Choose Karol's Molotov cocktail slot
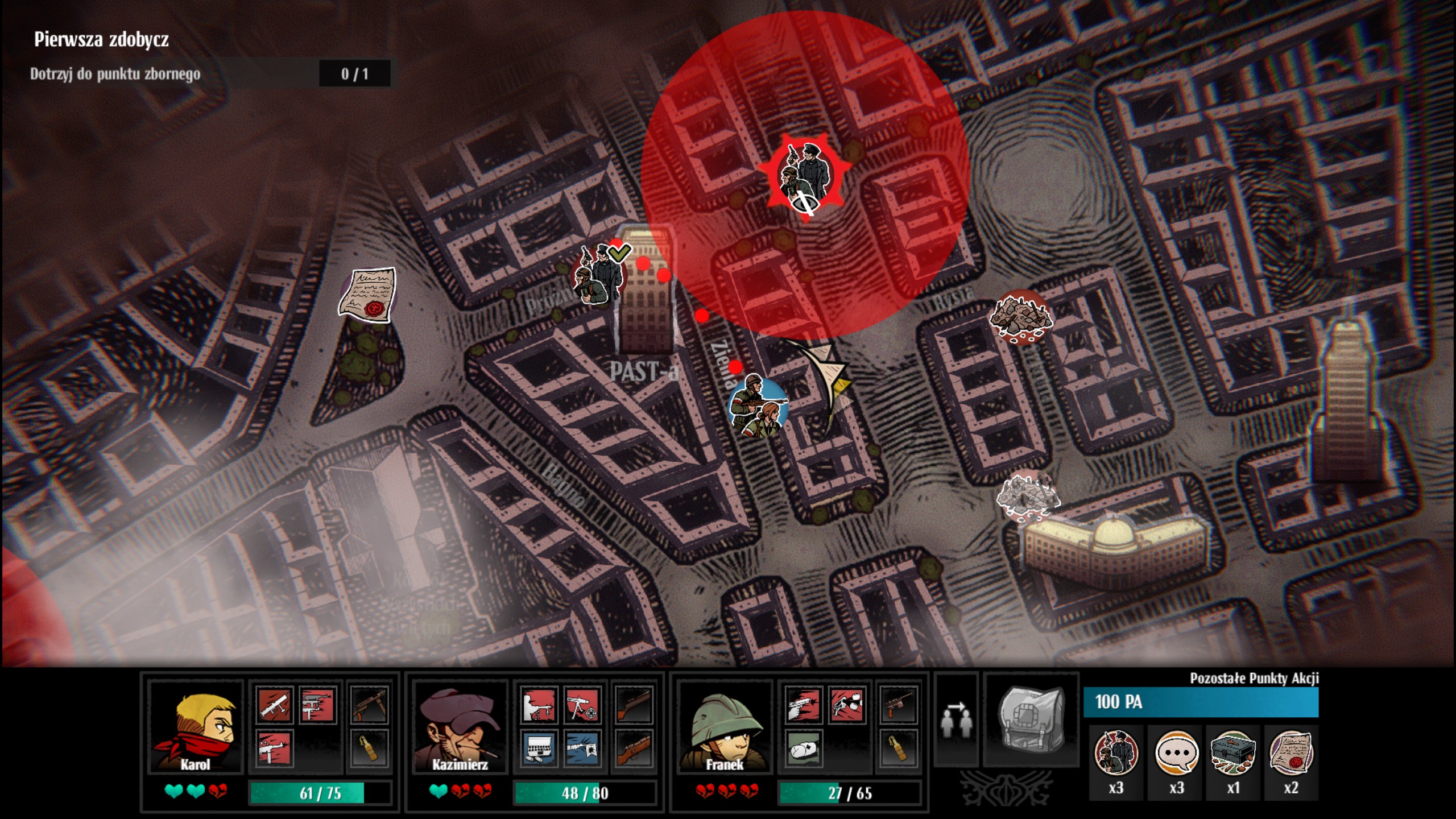Image resolution: width=1456 pixels, height=819 pixels. pos(370,748)
